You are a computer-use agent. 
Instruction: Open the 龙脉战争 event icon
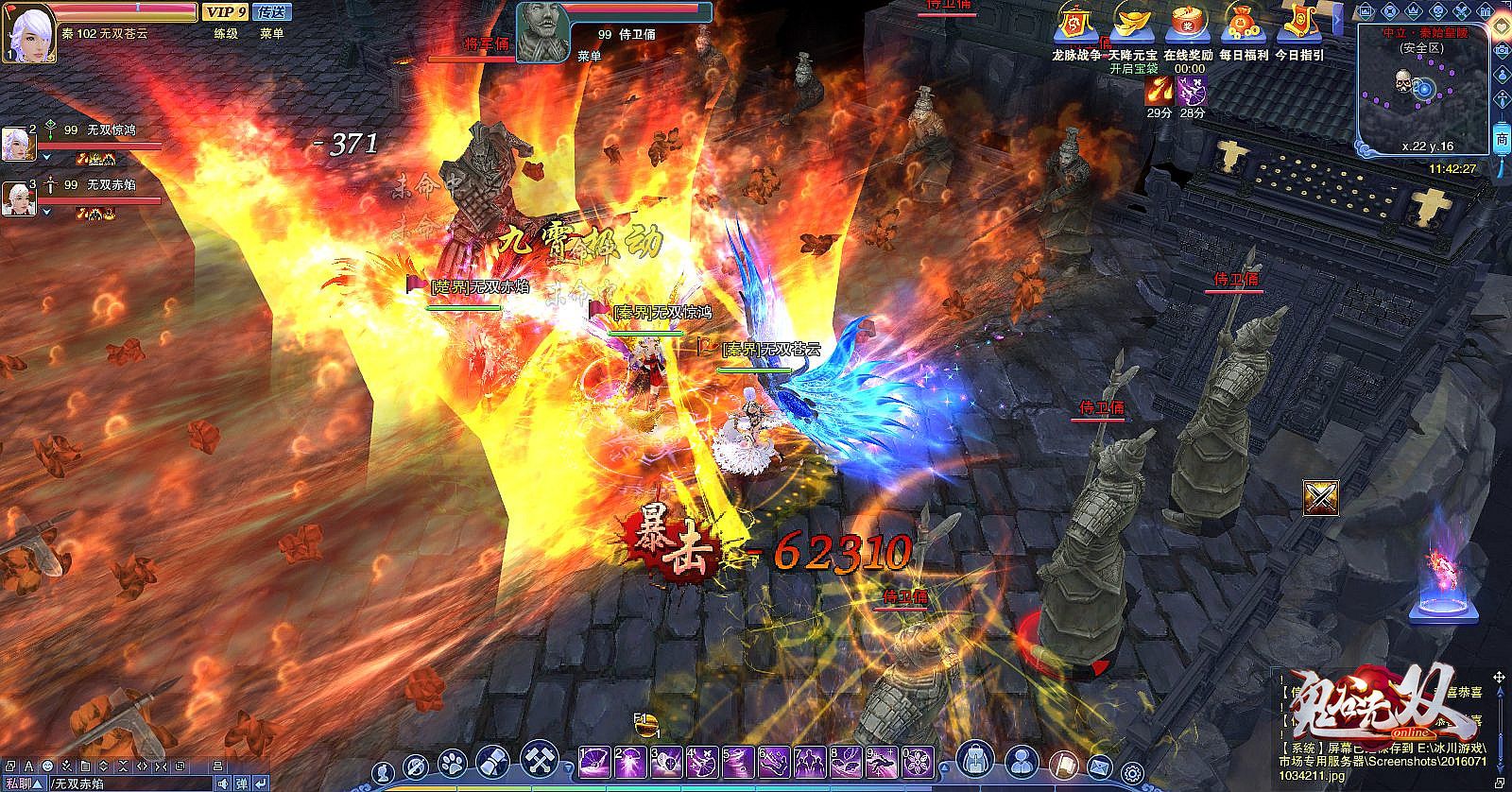coord(1076,25)
